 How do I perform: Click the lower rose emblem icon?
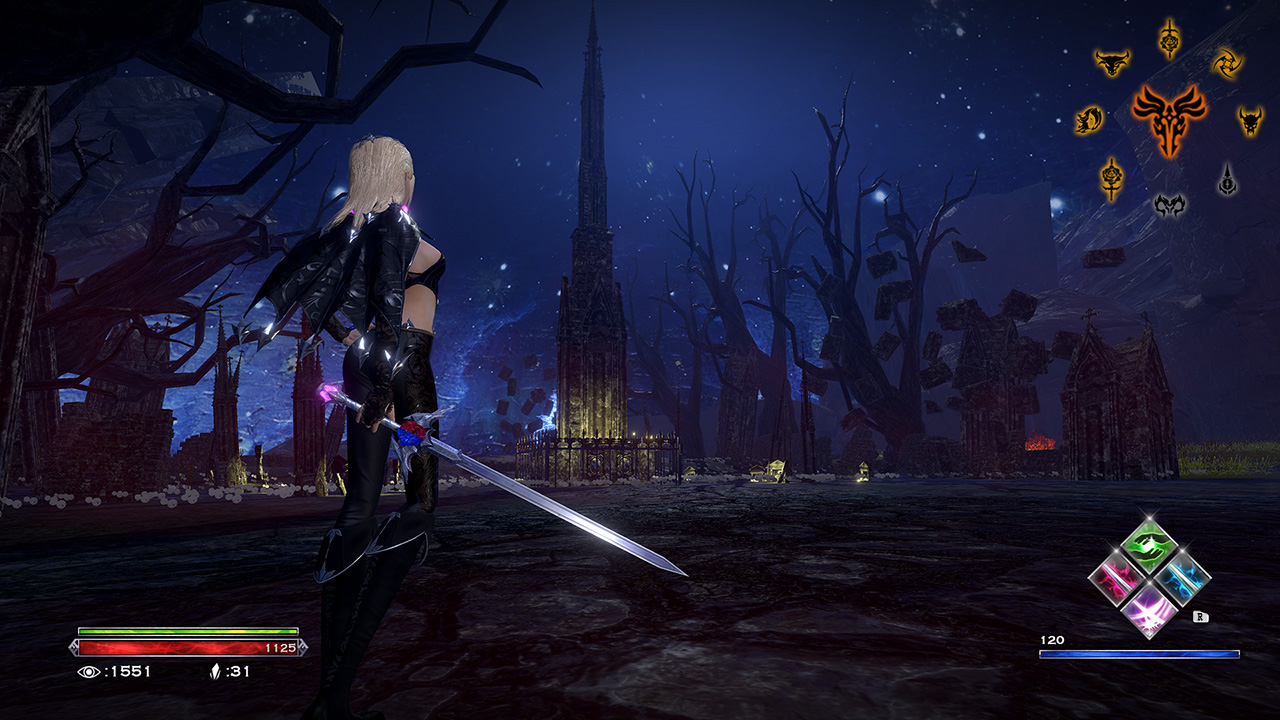click(1111, 177)
